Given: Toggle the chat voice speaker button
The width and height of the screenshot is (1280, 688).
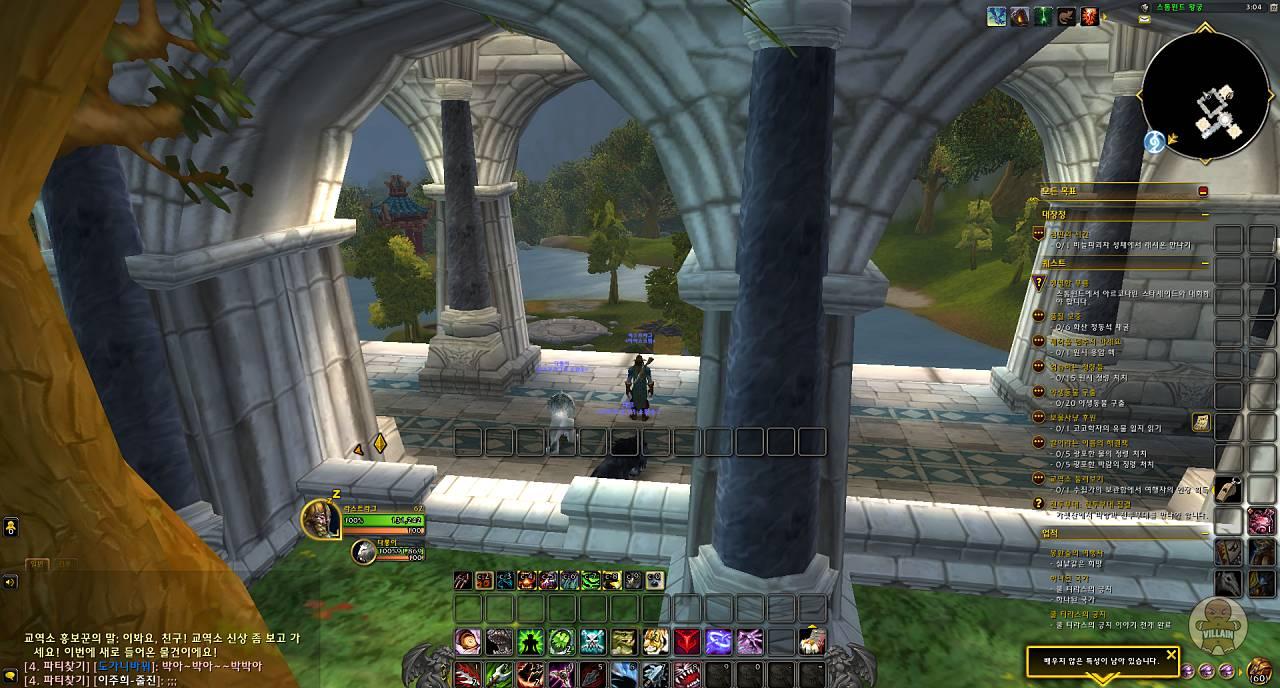Looking at the screenshot, I should [x=9, y=581].
